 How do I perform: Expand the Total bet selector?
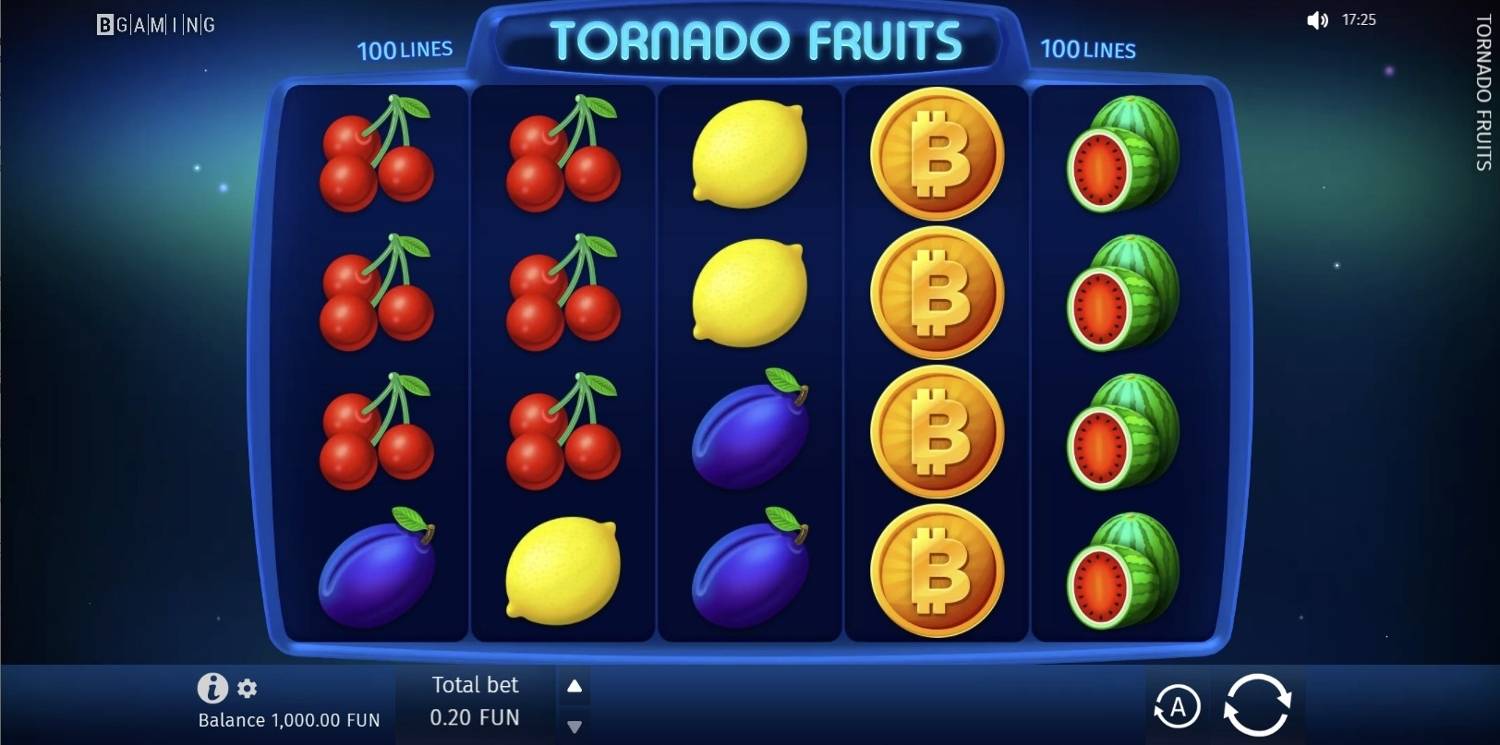475,701
